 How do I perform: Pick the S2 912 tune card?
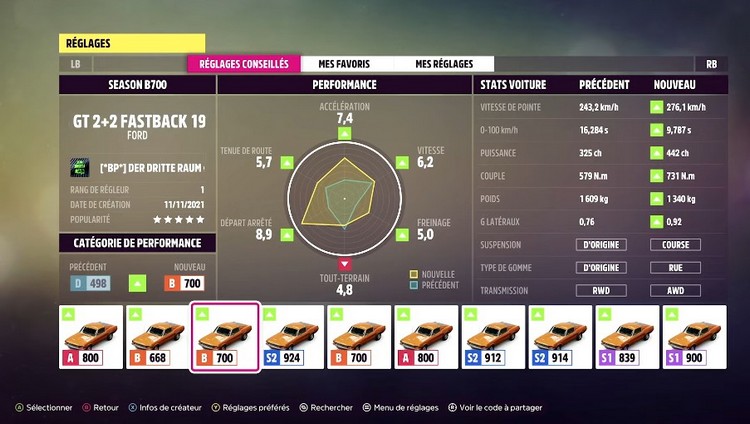click(x=492, y=337)
